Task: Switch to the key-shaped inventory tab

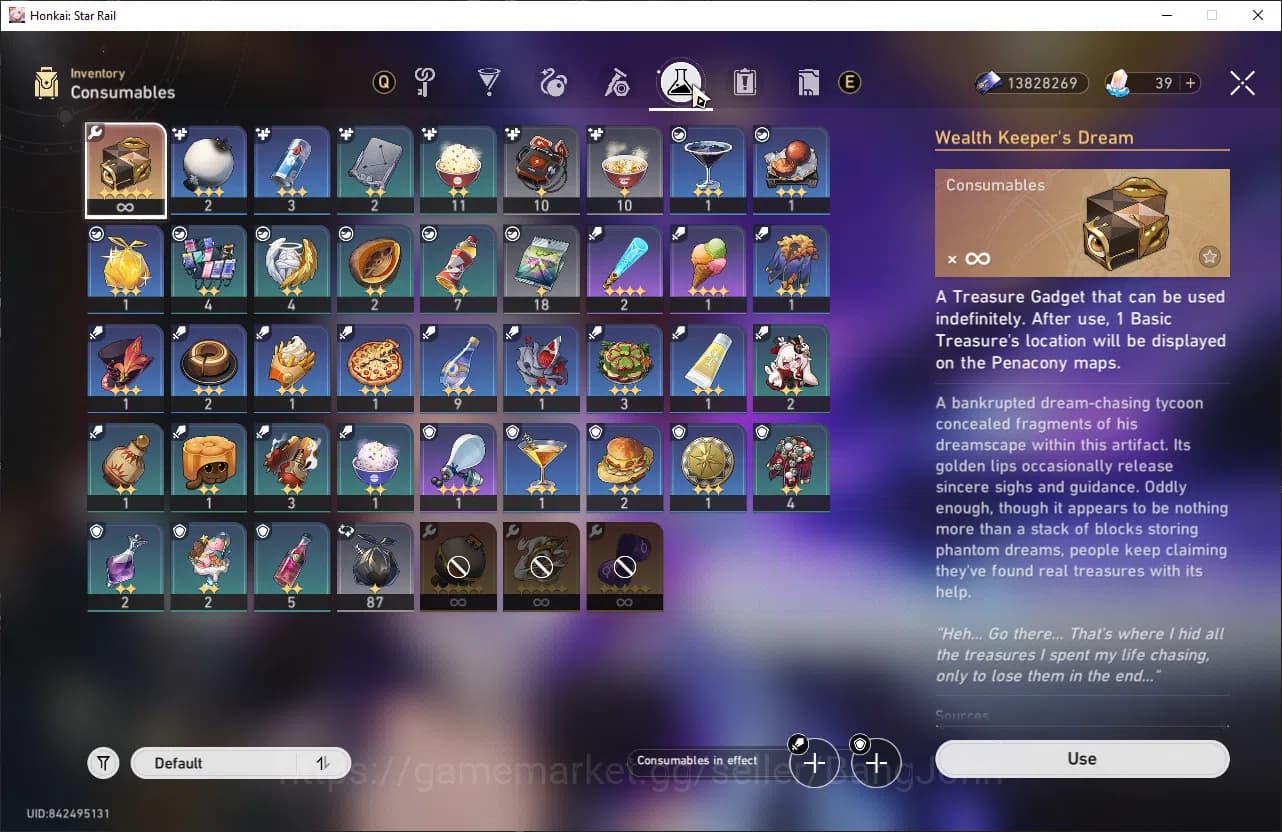Action: (x=425, y=83)
